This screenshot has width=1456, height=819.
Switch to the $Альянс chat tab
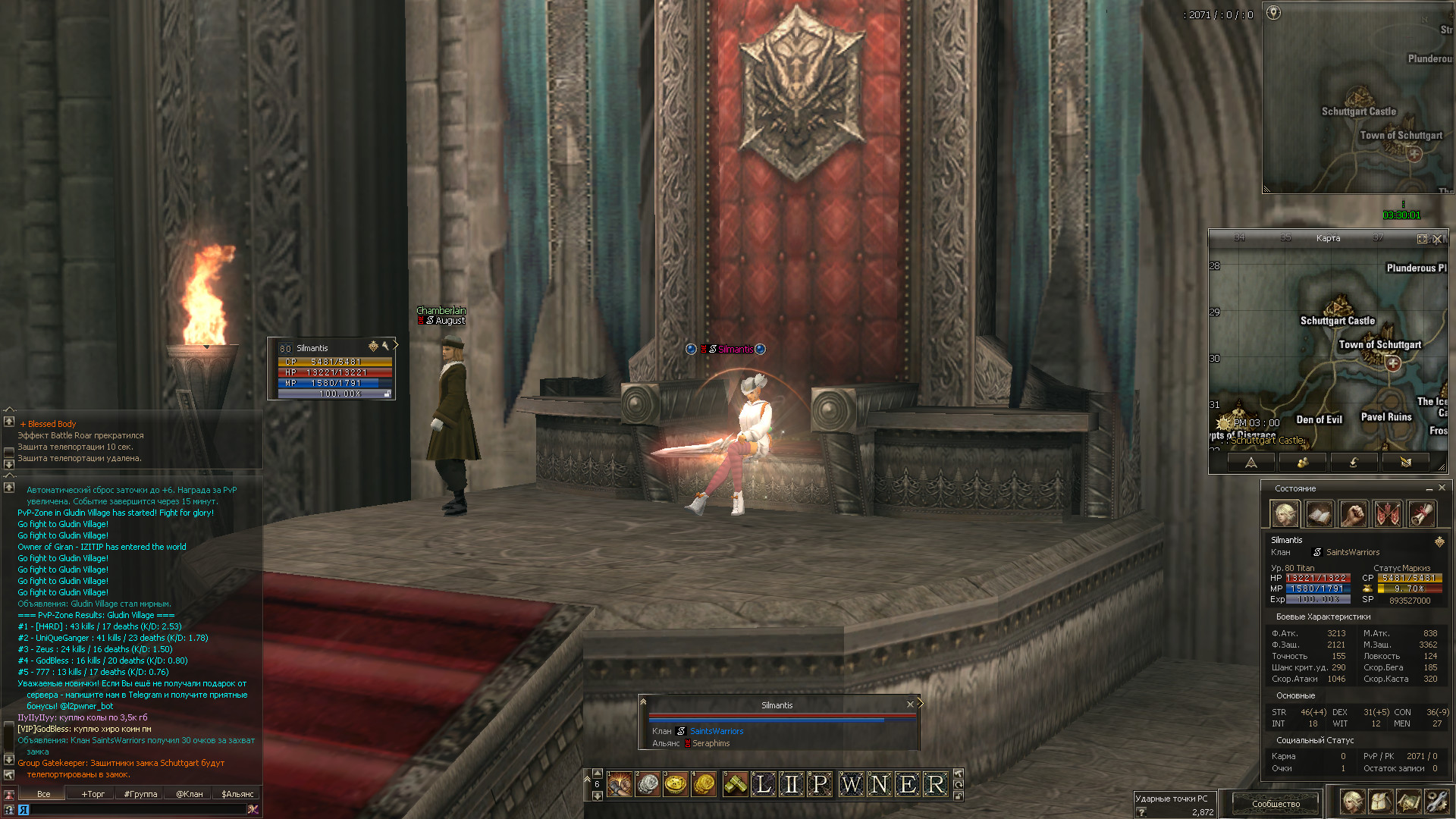click(x=237, y=794)
